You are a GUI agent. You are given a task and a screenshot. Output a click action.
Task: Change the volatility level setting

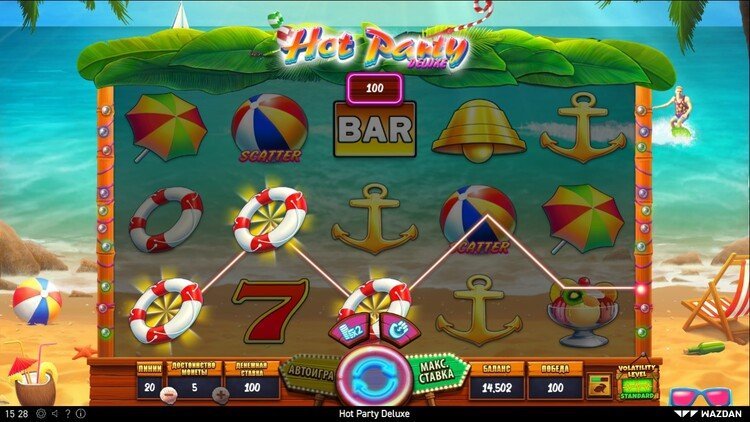coord(637,389)
